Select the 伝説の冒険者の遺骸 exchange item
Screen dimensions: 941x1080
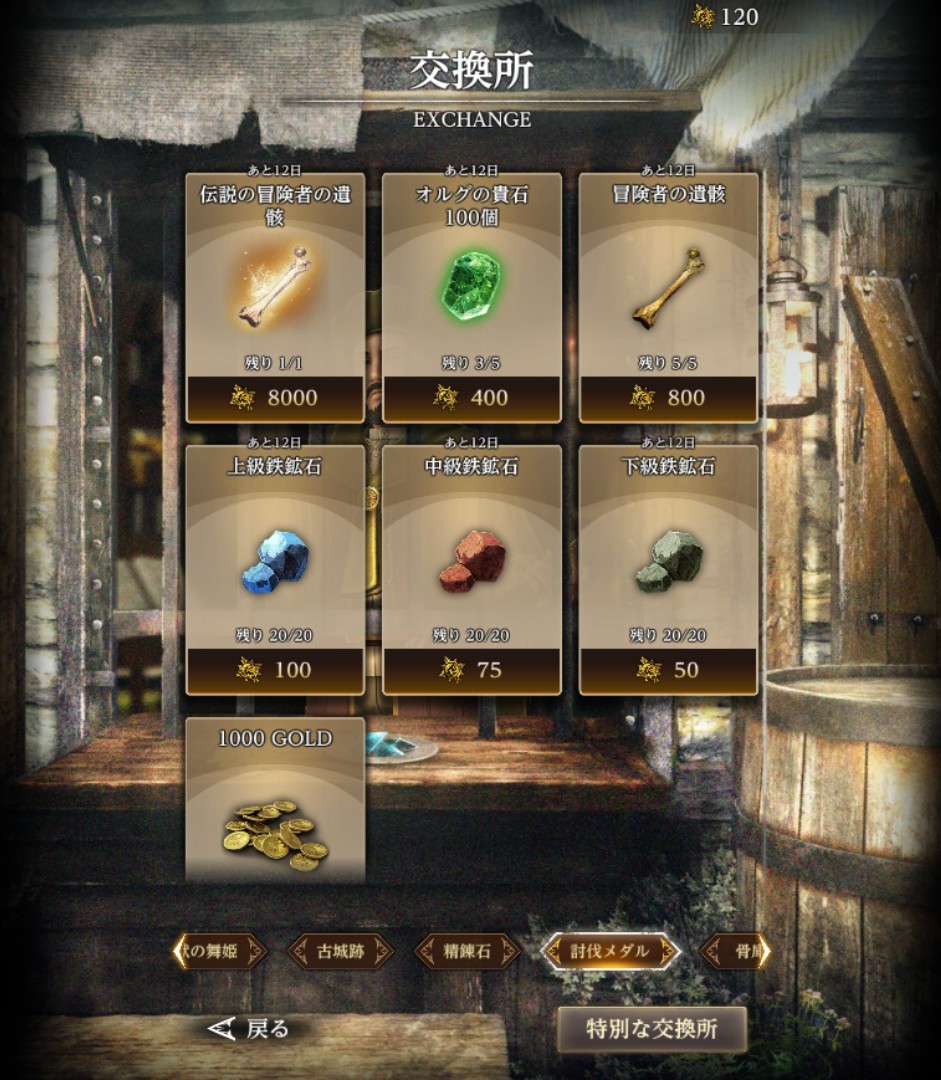pos(274,297)
